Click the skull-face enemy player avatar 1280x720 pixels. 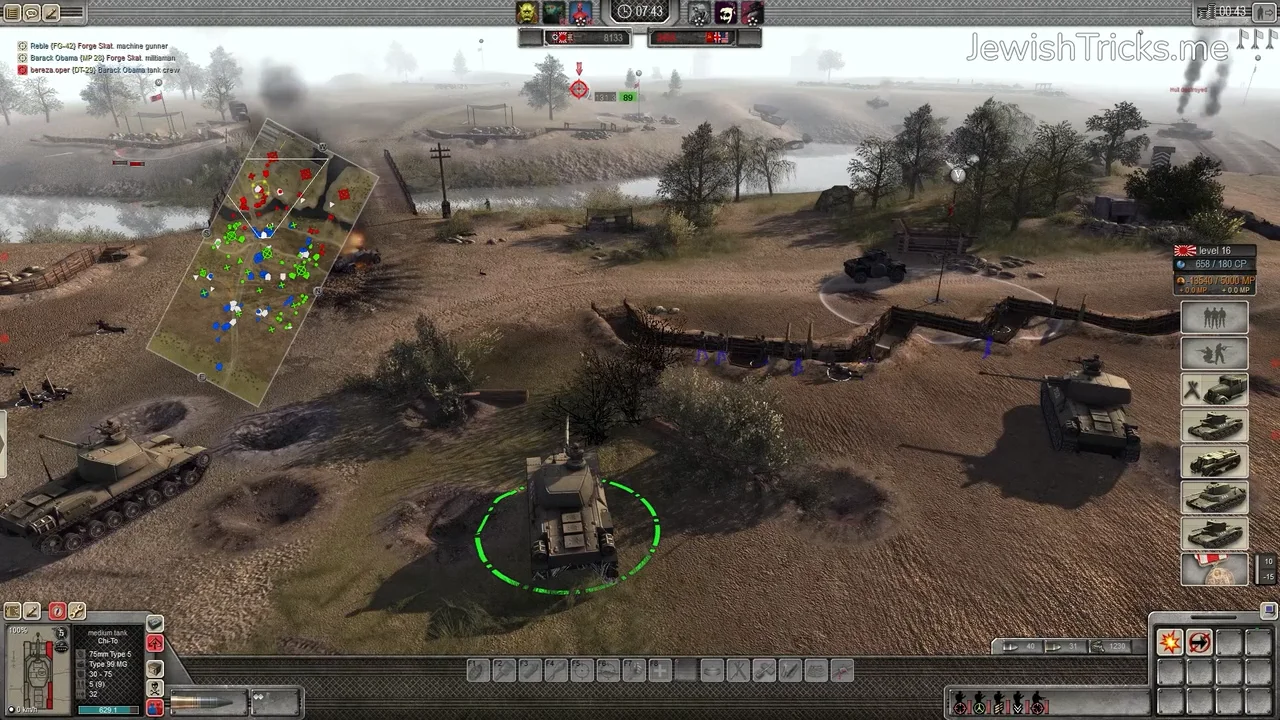(726, 12)
